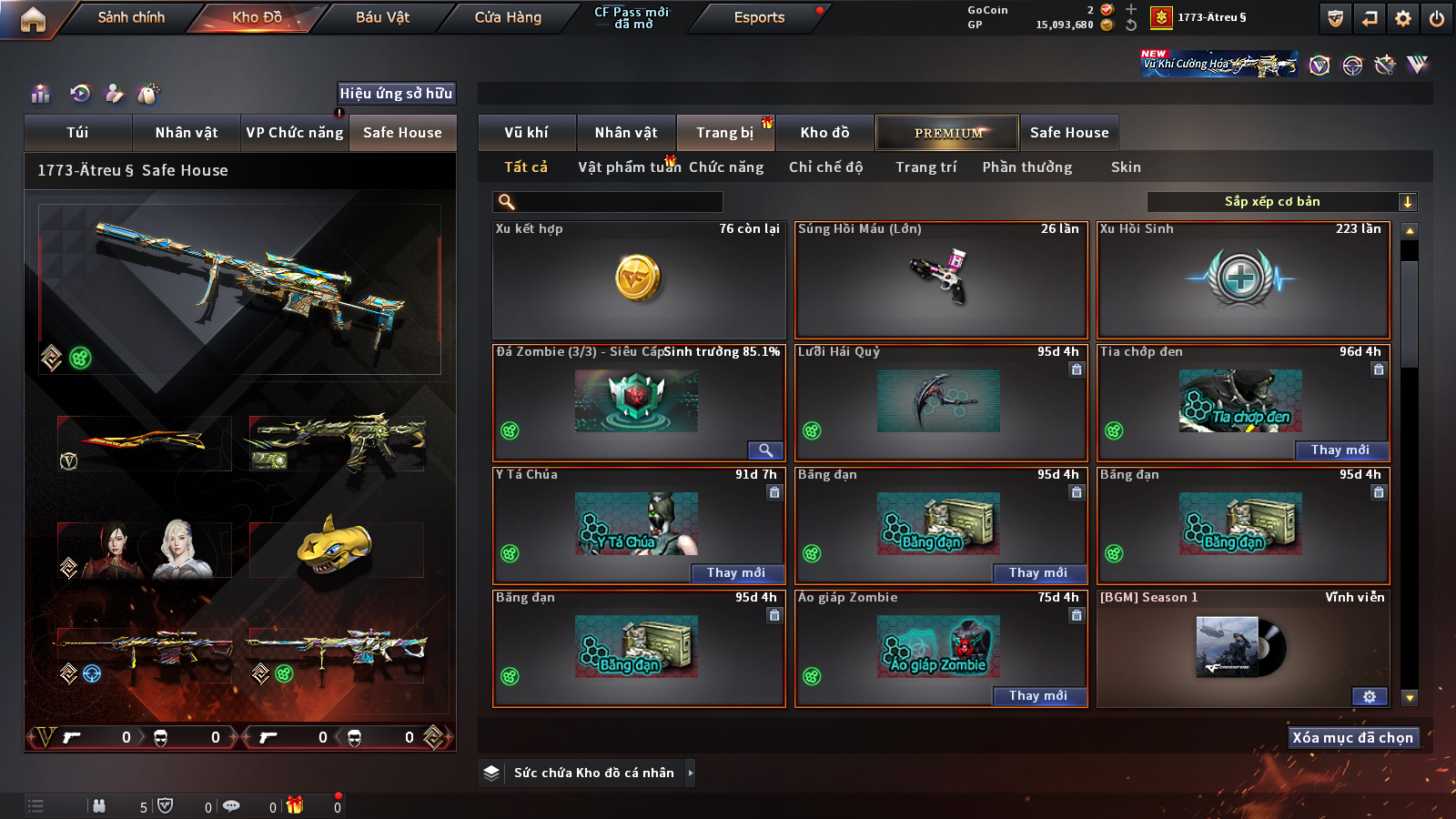Open settings of BGM Season 1
The height and width of the screenshot is (819, 1456).
tap(1370, 696)
